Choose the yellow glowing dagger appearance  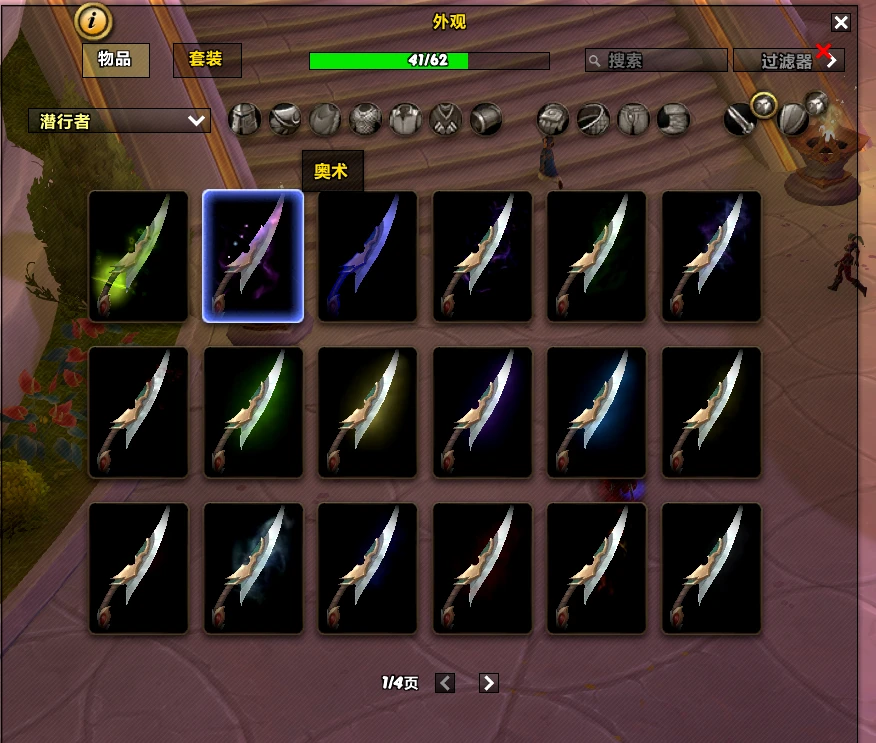[x=367, y=412]
